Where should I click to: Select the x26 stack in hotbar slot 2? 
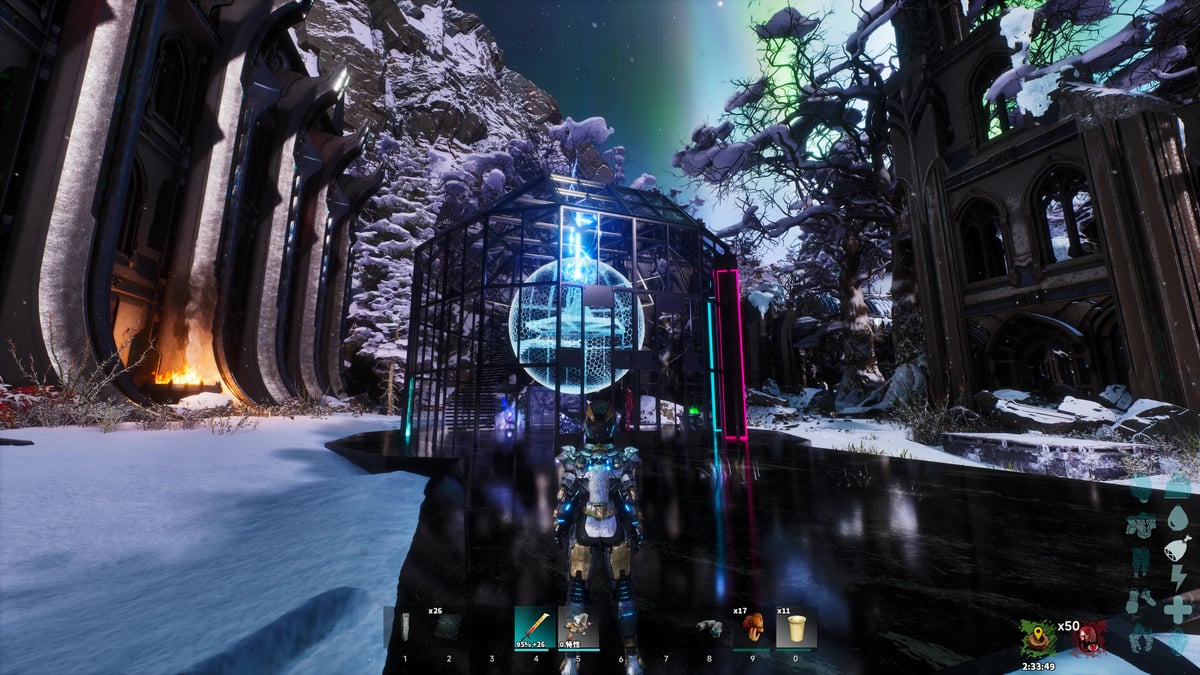(448, 627)
